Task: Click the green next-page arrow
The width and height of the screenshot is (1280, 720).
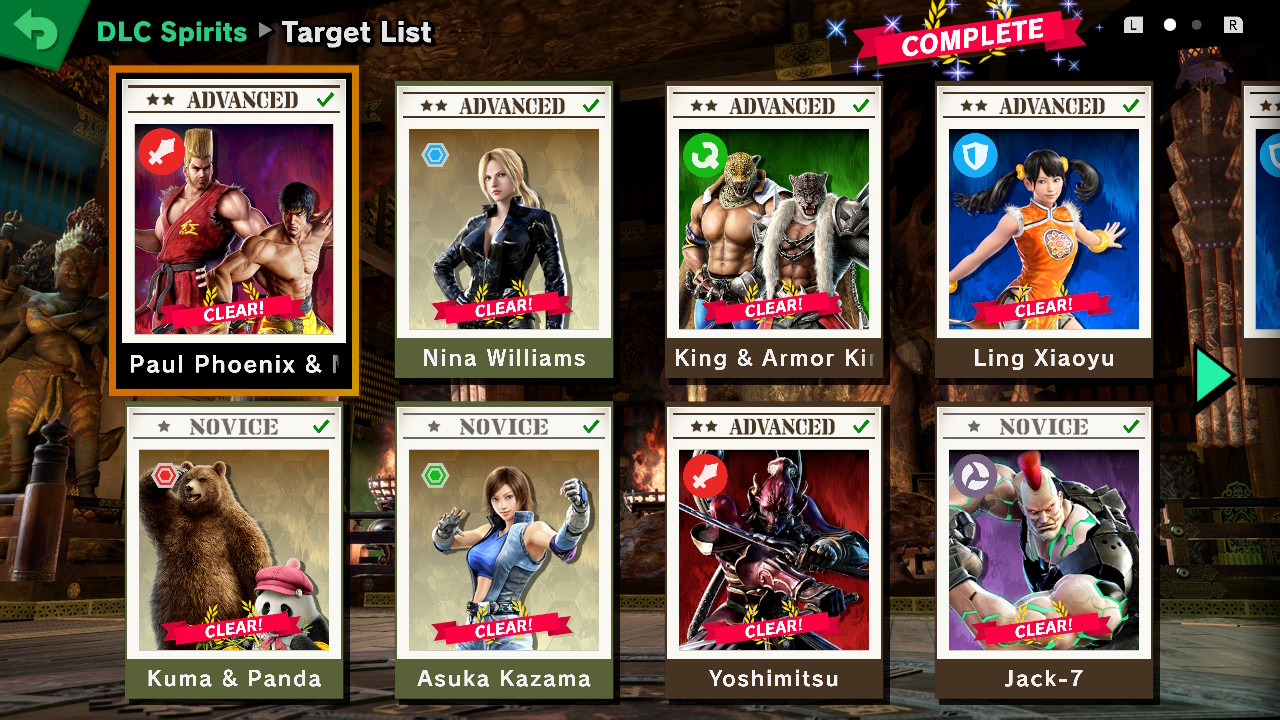Action: click(1214, 377)
